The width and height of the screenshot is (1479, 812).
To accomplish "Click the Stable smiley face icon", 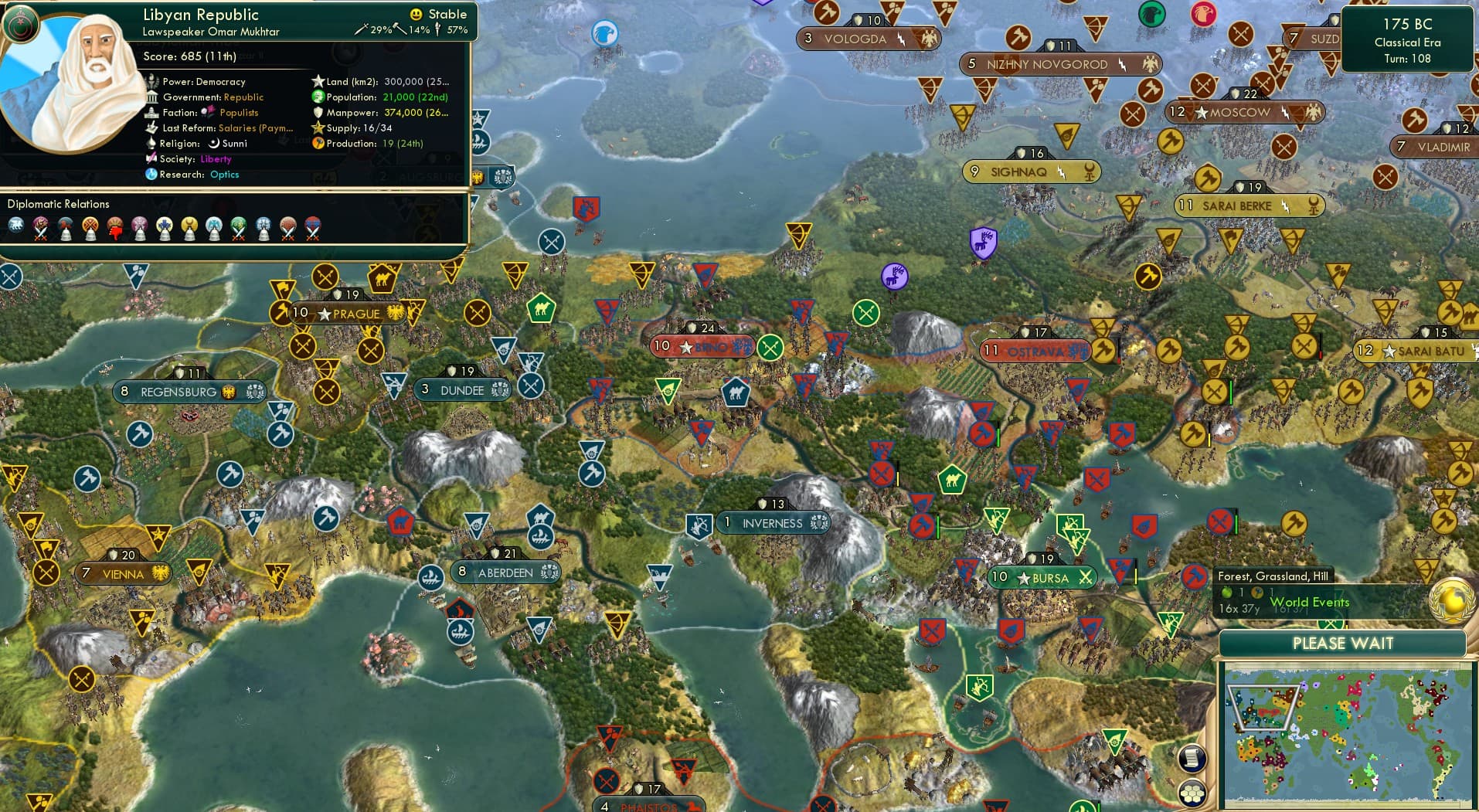I will (x=416, y=14).
